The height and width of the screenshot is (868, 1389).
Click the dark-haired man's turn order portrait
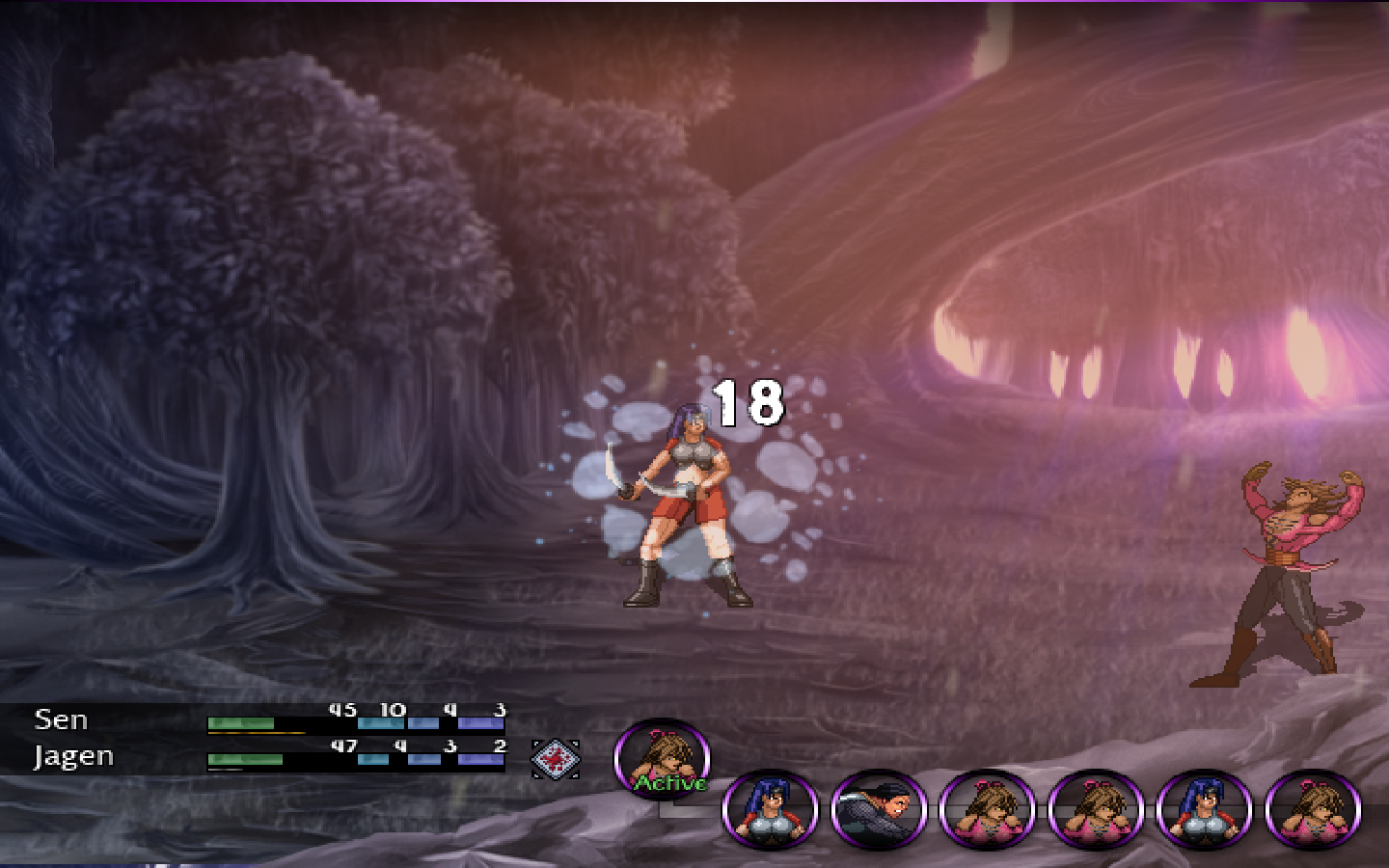coord(878,808)
